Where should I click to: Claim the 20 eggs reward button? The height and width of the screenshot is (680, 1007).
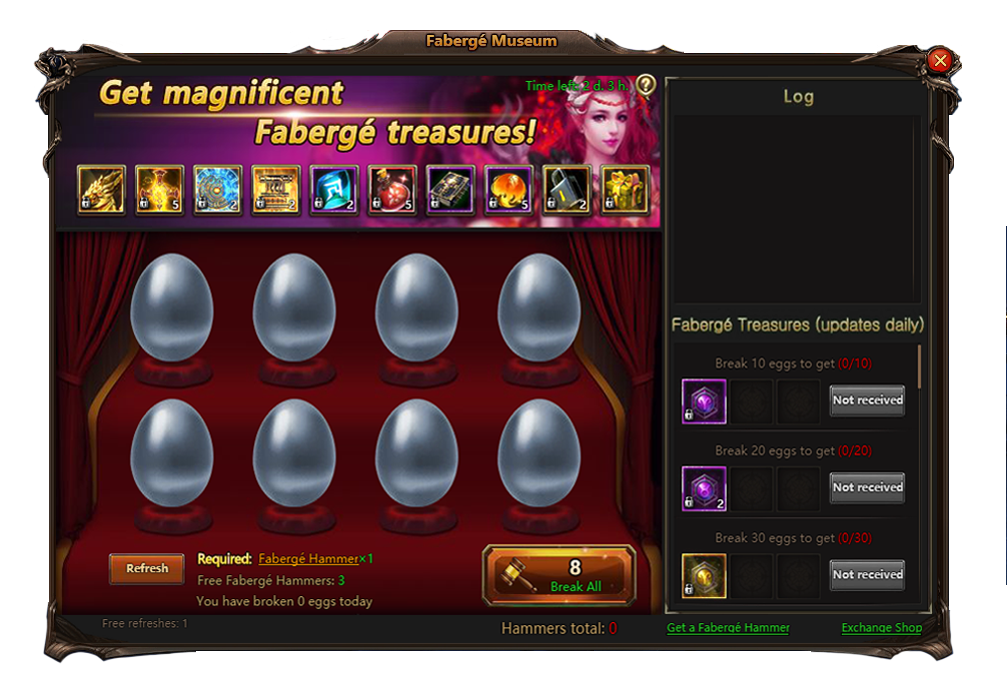coord(867,487)
